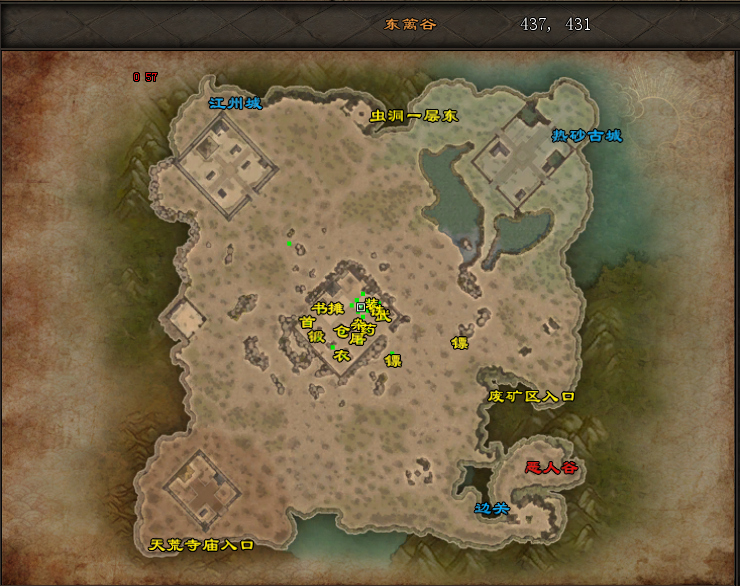
Task: Select the 首 shop marker
Action: pos(307,322)
